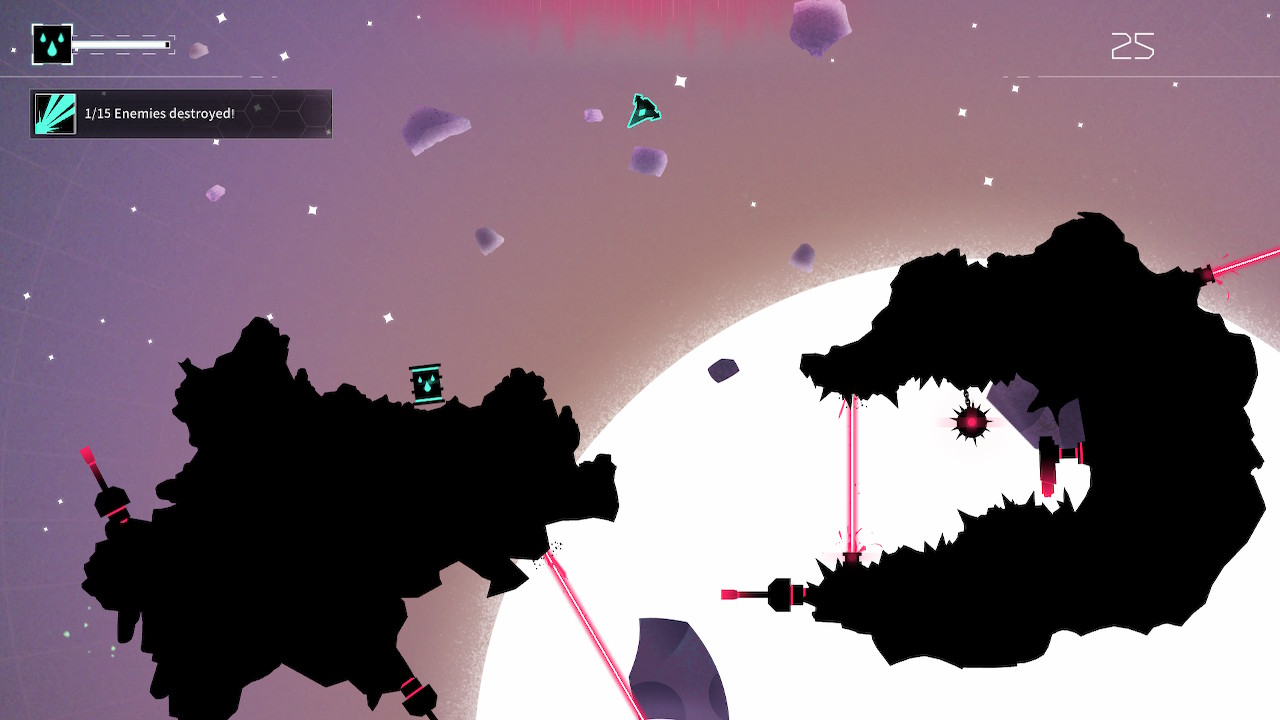Image resolution: width=1280 pixels, height=720 pixels.
Task: Select the Enemies destroyed banner text
Action: 160,114
